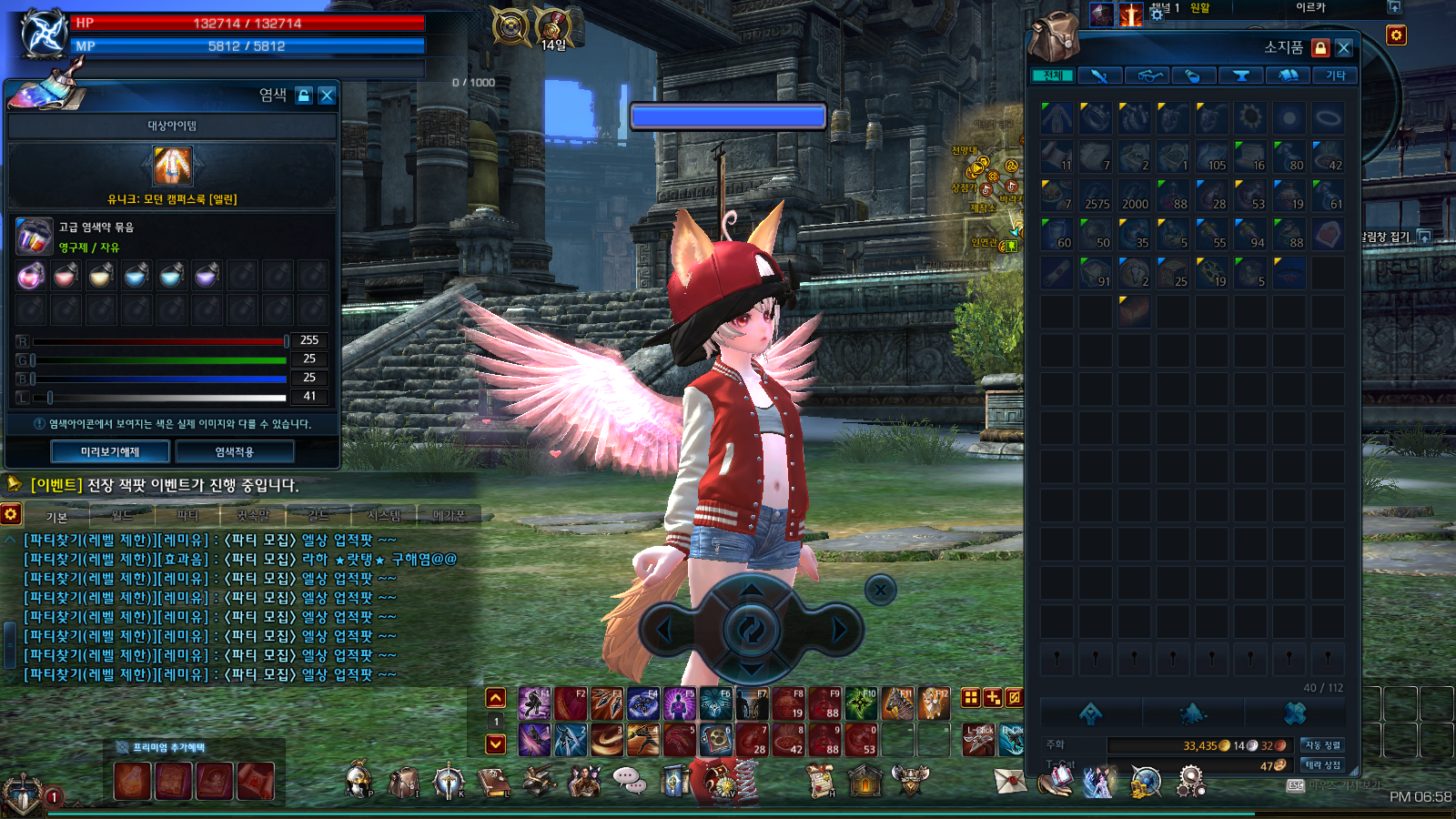The width and height of the screenshot is (1456, 819).
Task: Click the 미리보기해제 preview cancel button
Action: [x=110, y=451]
